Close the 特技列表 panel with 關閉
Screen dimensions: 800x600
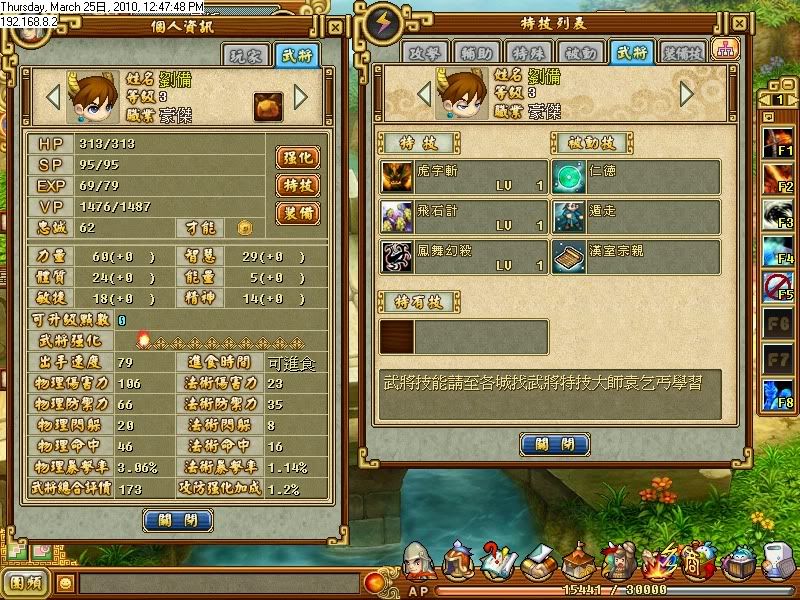[x=554, y=443]
